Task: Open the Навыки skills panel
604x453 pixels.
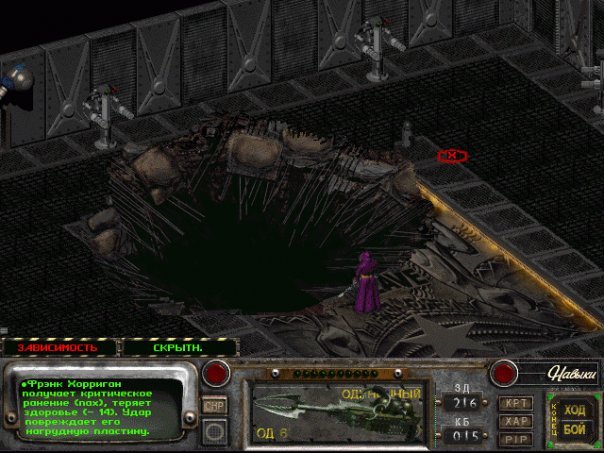Action: [572, 373]
